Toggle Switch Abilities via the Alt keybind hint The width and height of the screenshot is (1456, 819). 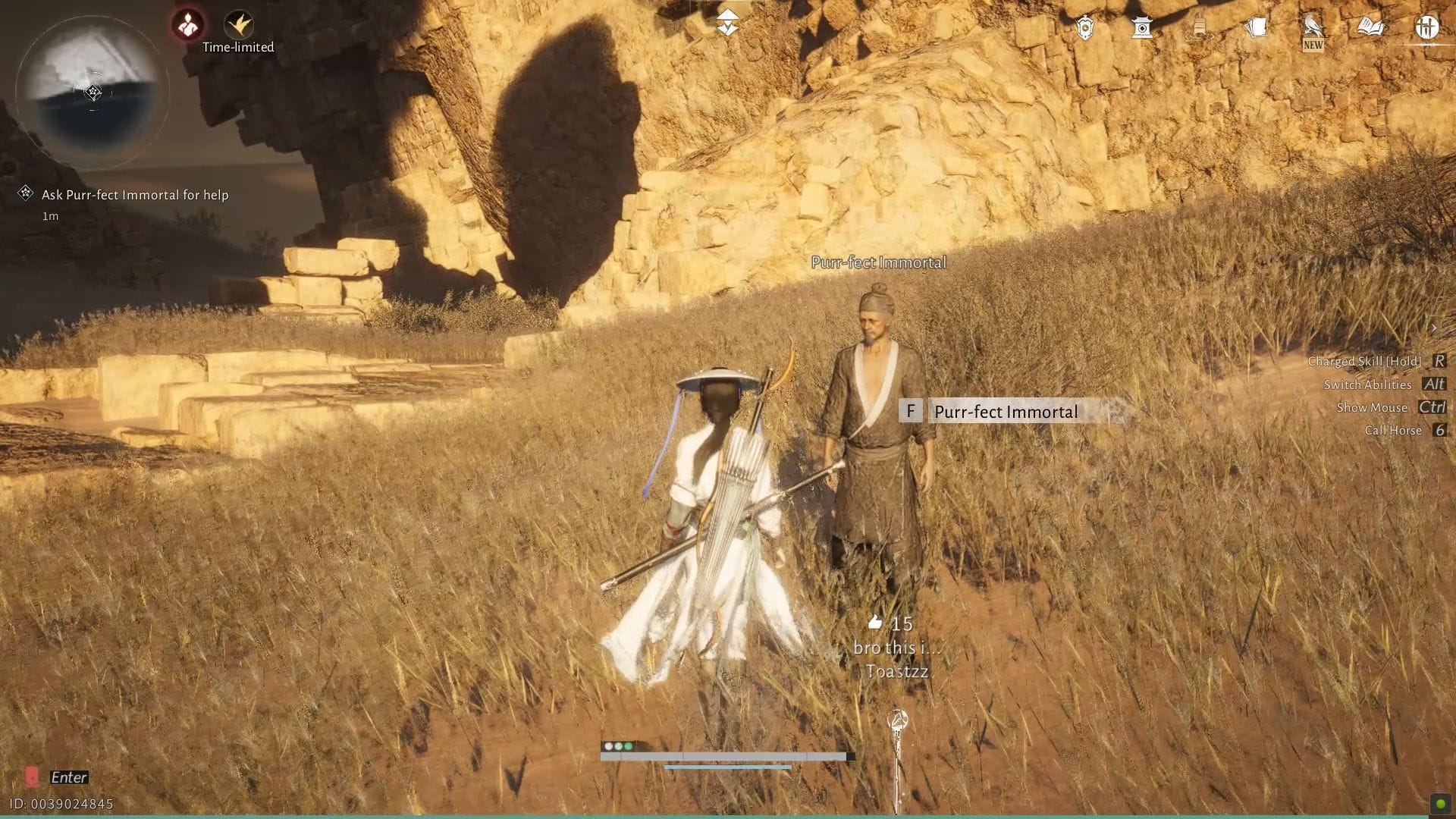point(1432,384)
